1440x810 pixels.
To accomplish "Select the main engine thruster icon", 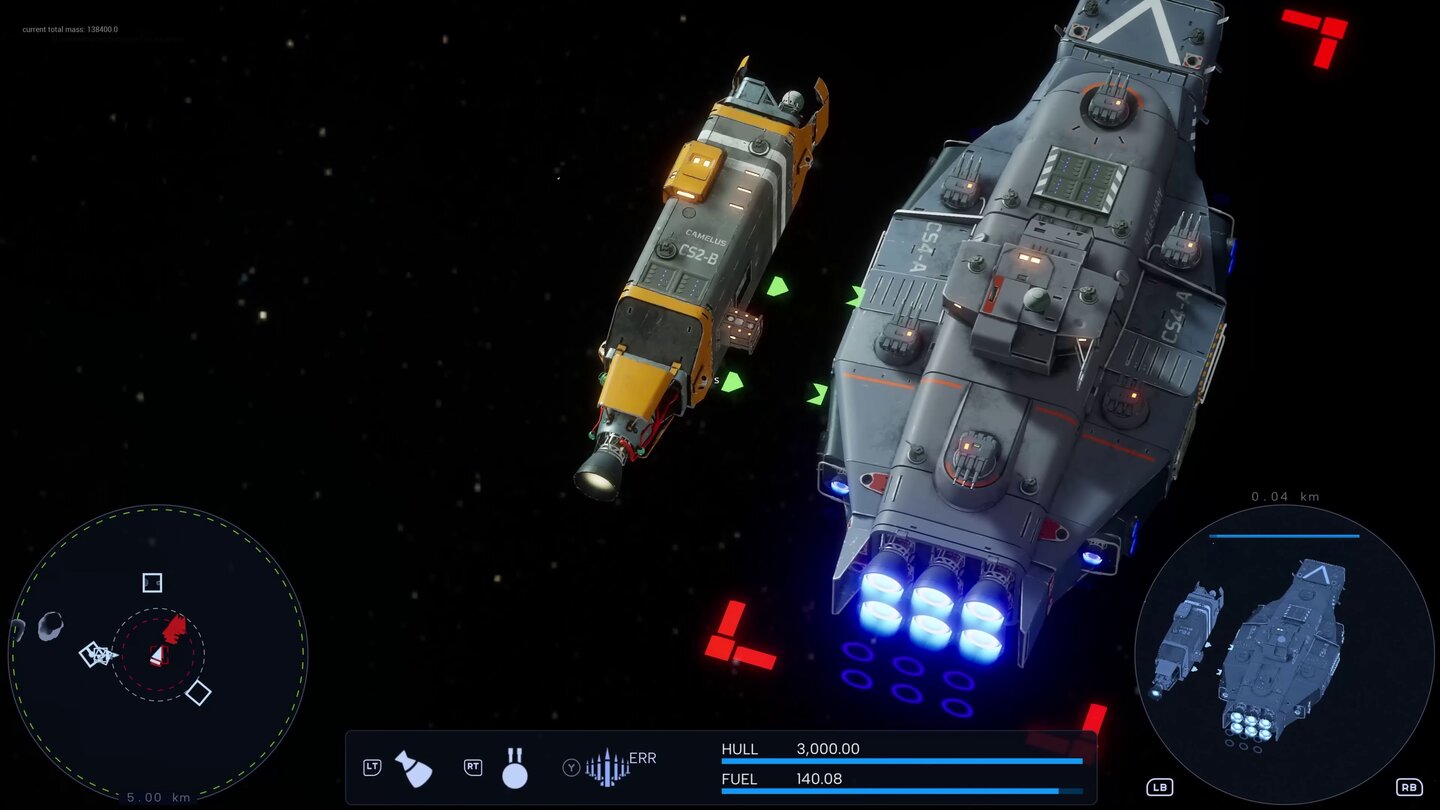I will click(x=414, y=768).
